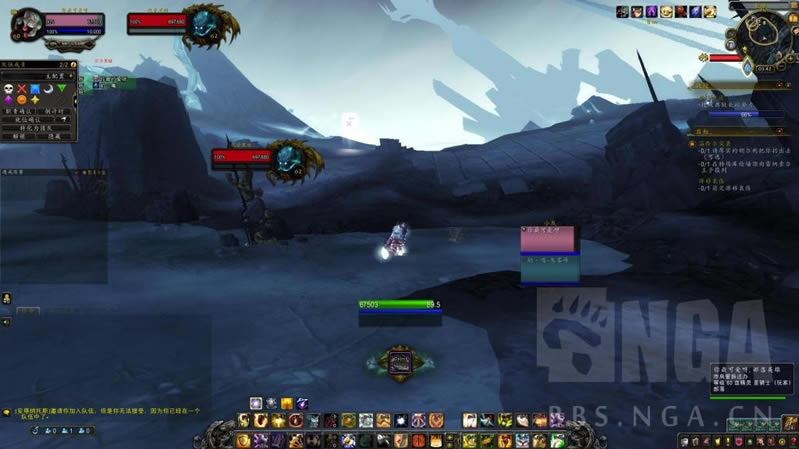The height and width of the screenshot is (449, 799).
Task: Activate the extra action button above the action bar
Action: 400,362
